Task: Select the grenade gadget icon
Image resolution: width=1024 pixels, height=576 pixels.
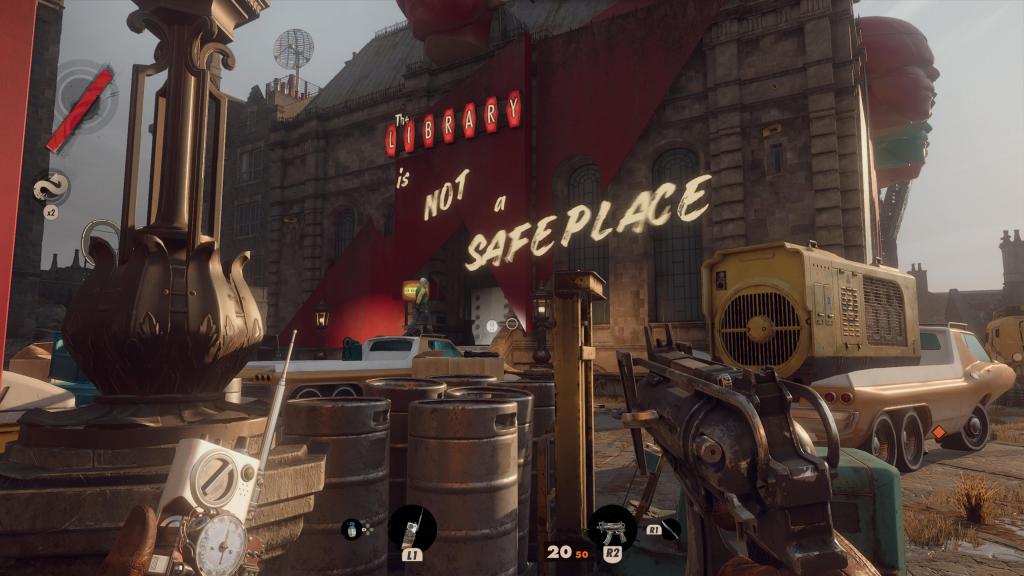Action: click(349, 527)
